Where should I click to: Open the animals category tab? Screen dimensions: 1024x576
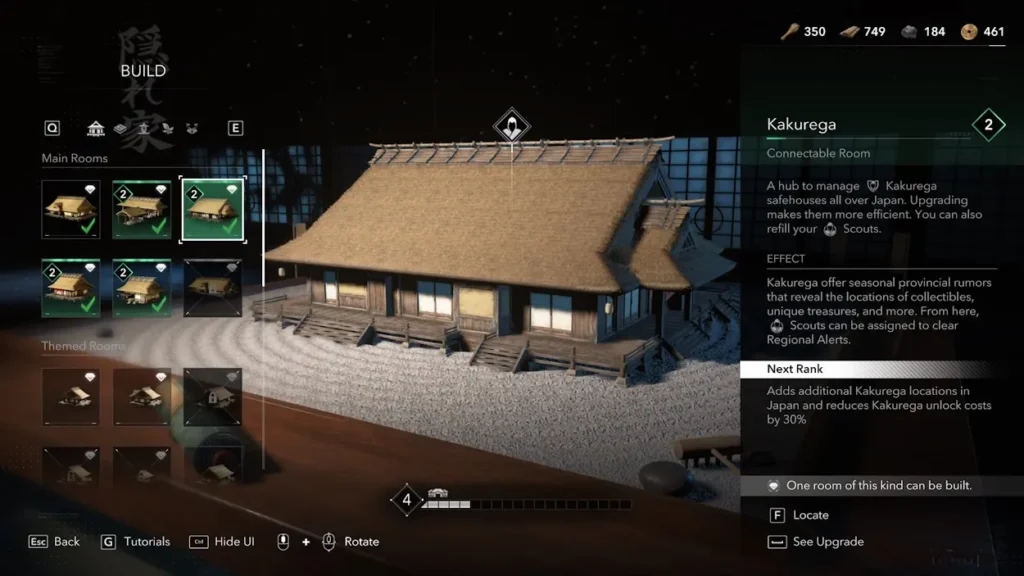click(191, 128)
